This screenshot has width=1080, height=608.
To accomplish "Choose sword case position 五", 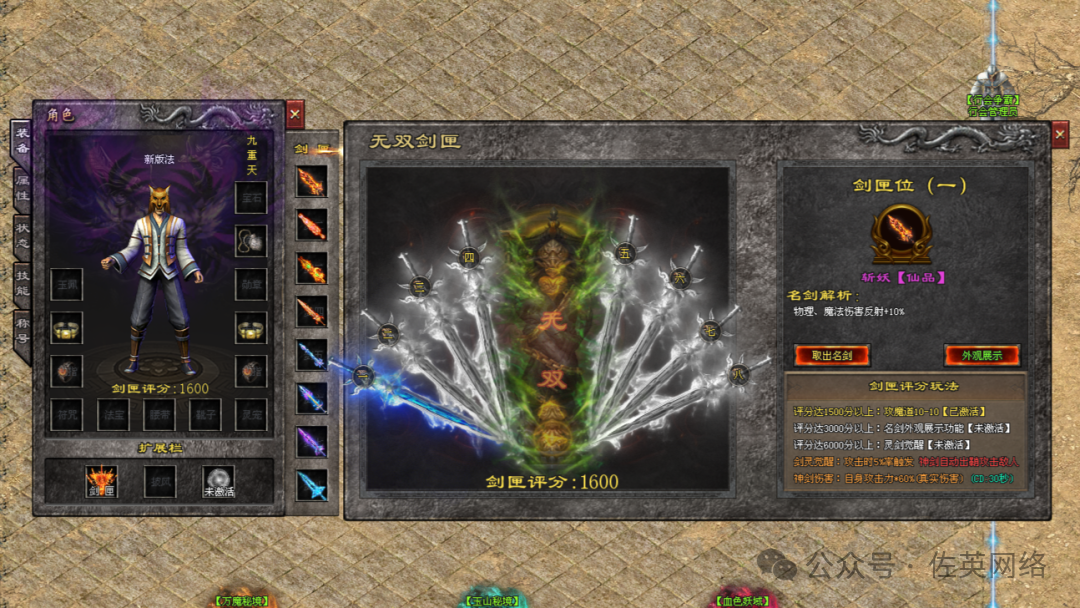I will [626, 252].
